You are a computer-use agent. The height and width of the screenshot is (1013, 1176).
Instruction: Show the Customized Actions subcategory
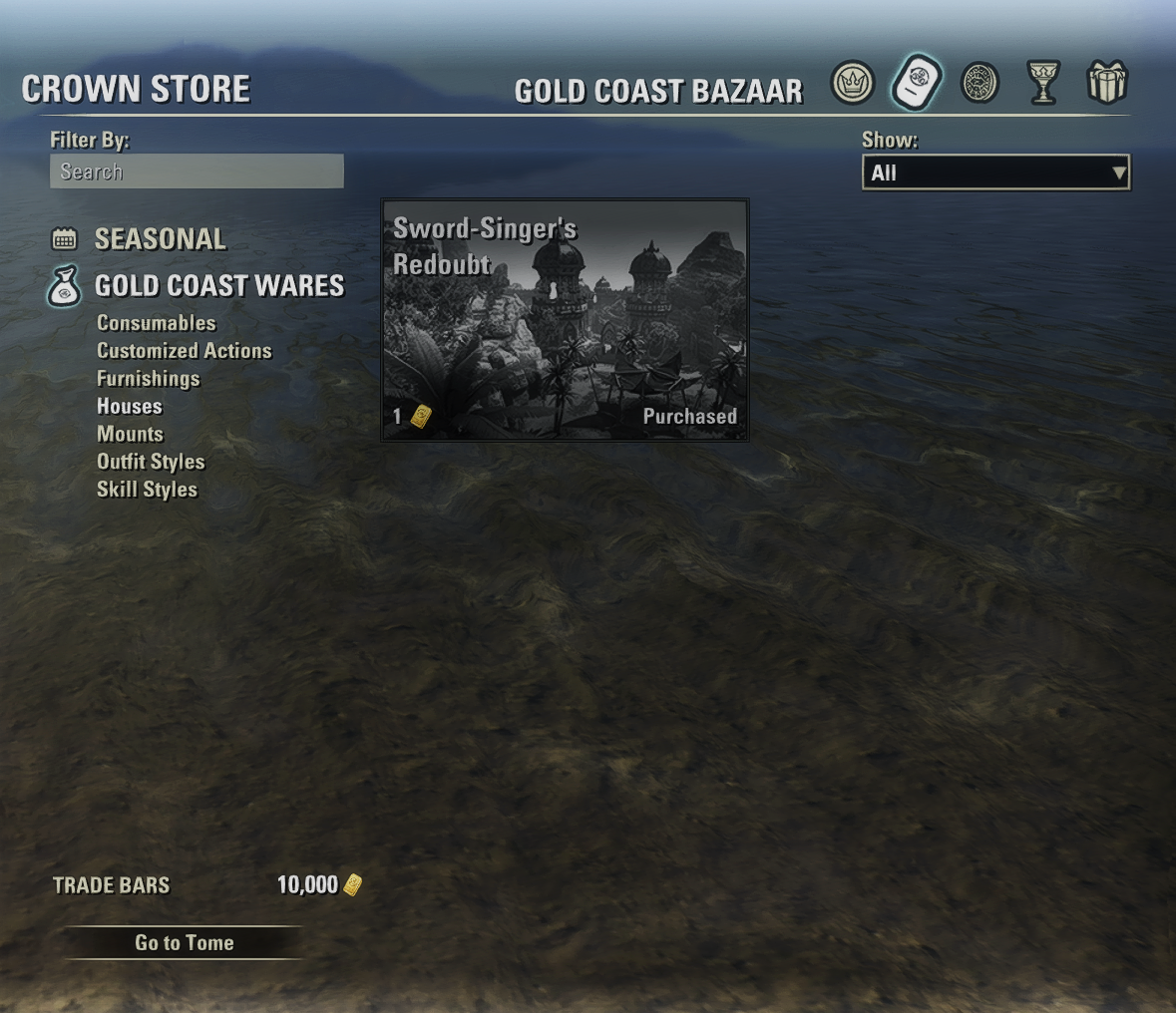click(185, 351)
